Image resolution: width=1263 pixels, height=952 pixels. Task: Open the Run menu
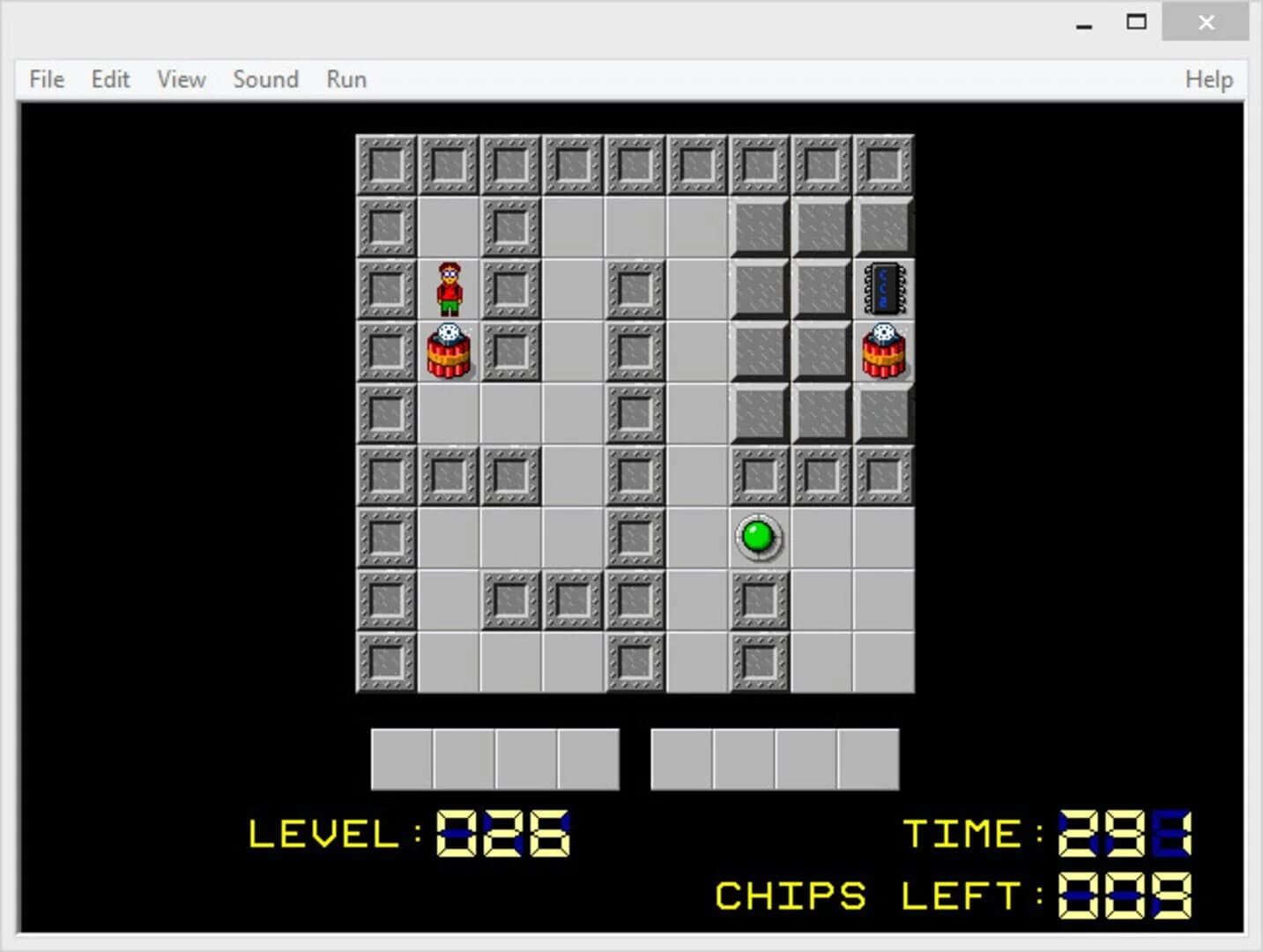(345, 79)
